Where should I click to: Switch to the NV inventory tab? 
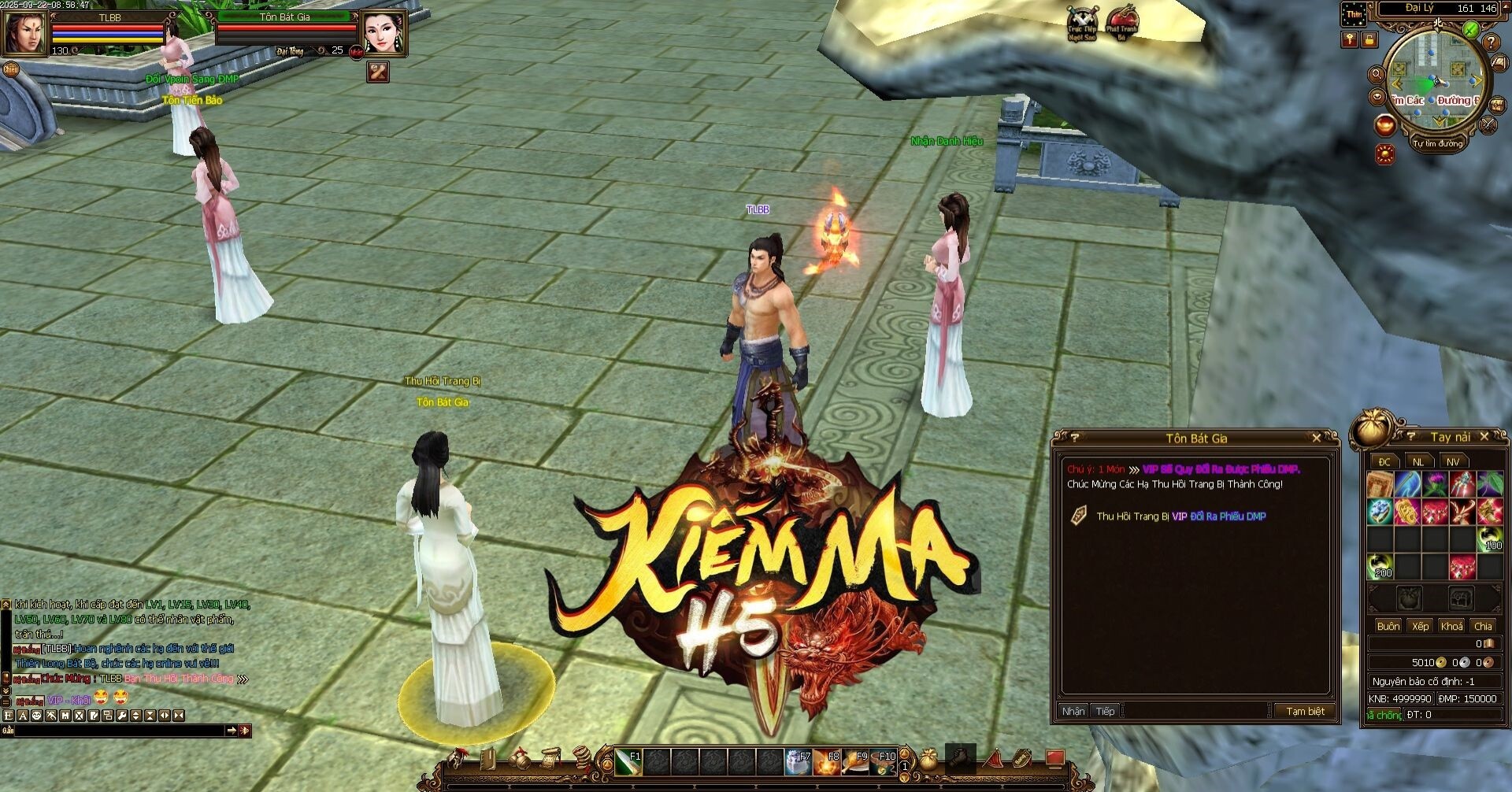(x=1453, y=461)
